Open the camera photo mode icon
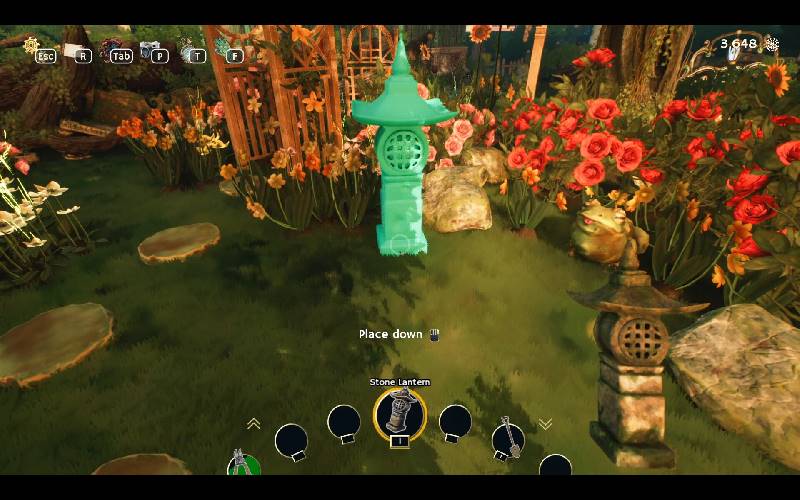The height and width of the screenshot is (500, 800). [150, 48]
